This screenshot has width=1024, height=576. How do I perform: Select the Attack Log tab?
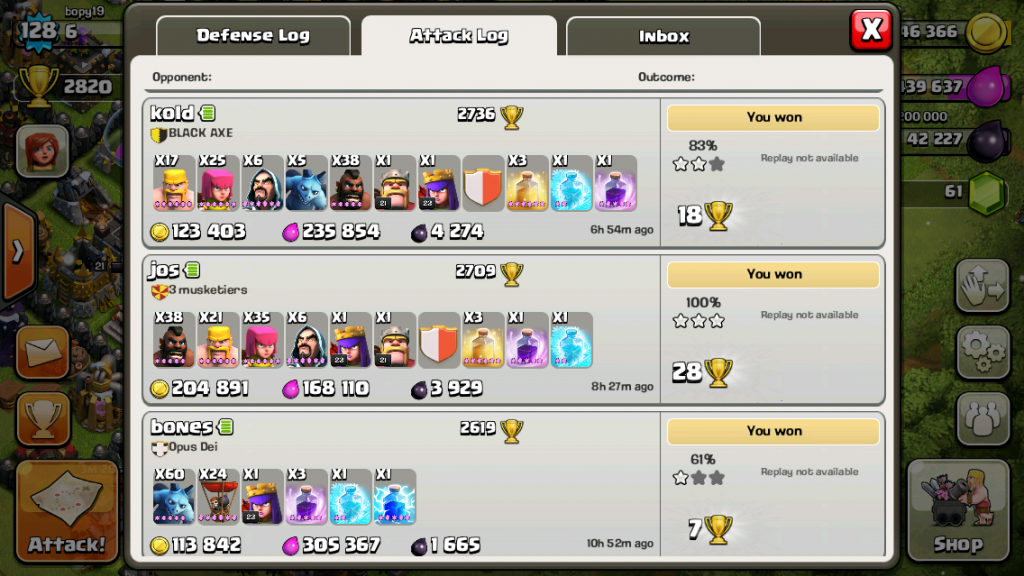point(459,36)
